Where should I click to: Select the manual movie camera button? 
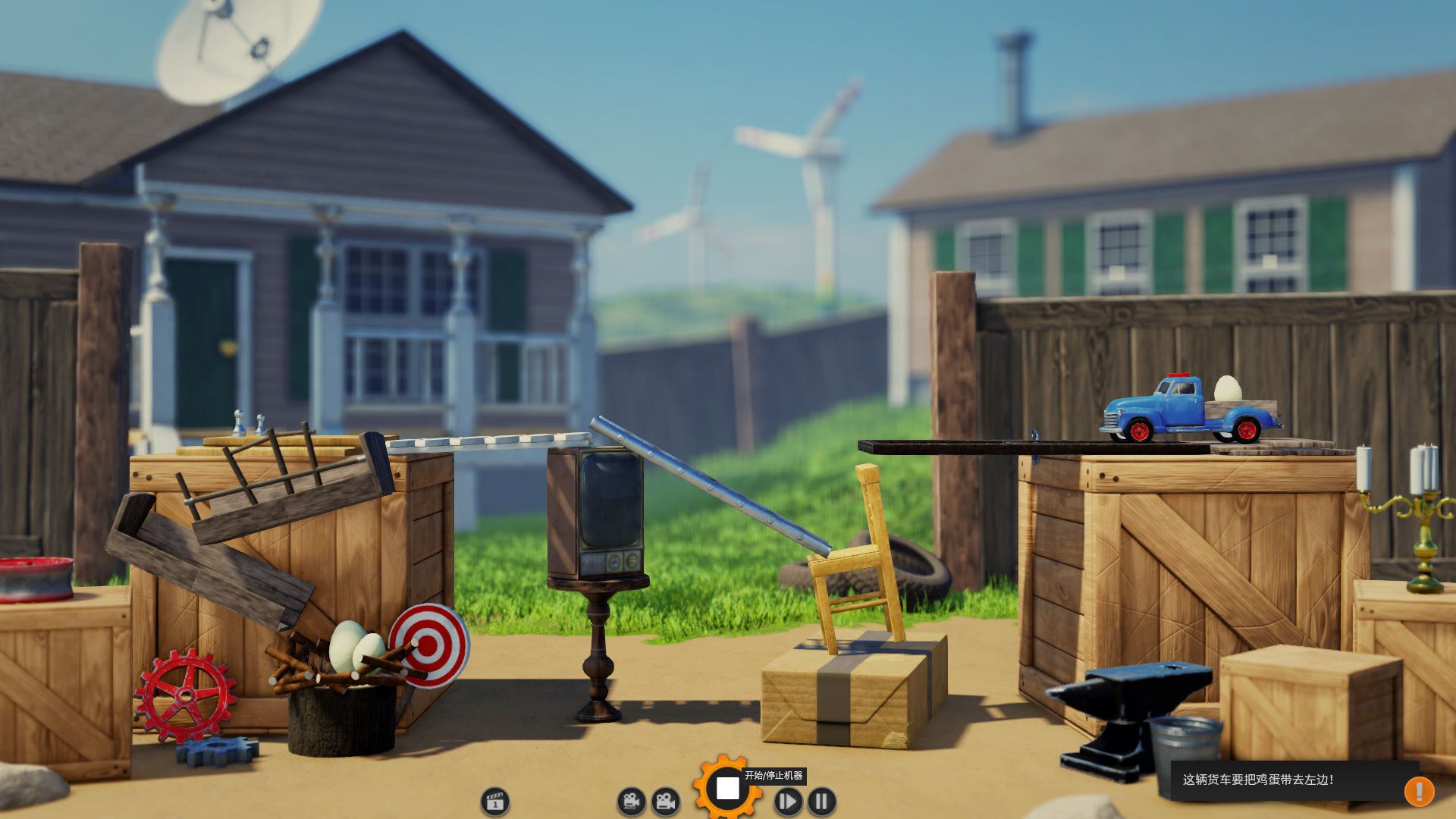[666, 802]
